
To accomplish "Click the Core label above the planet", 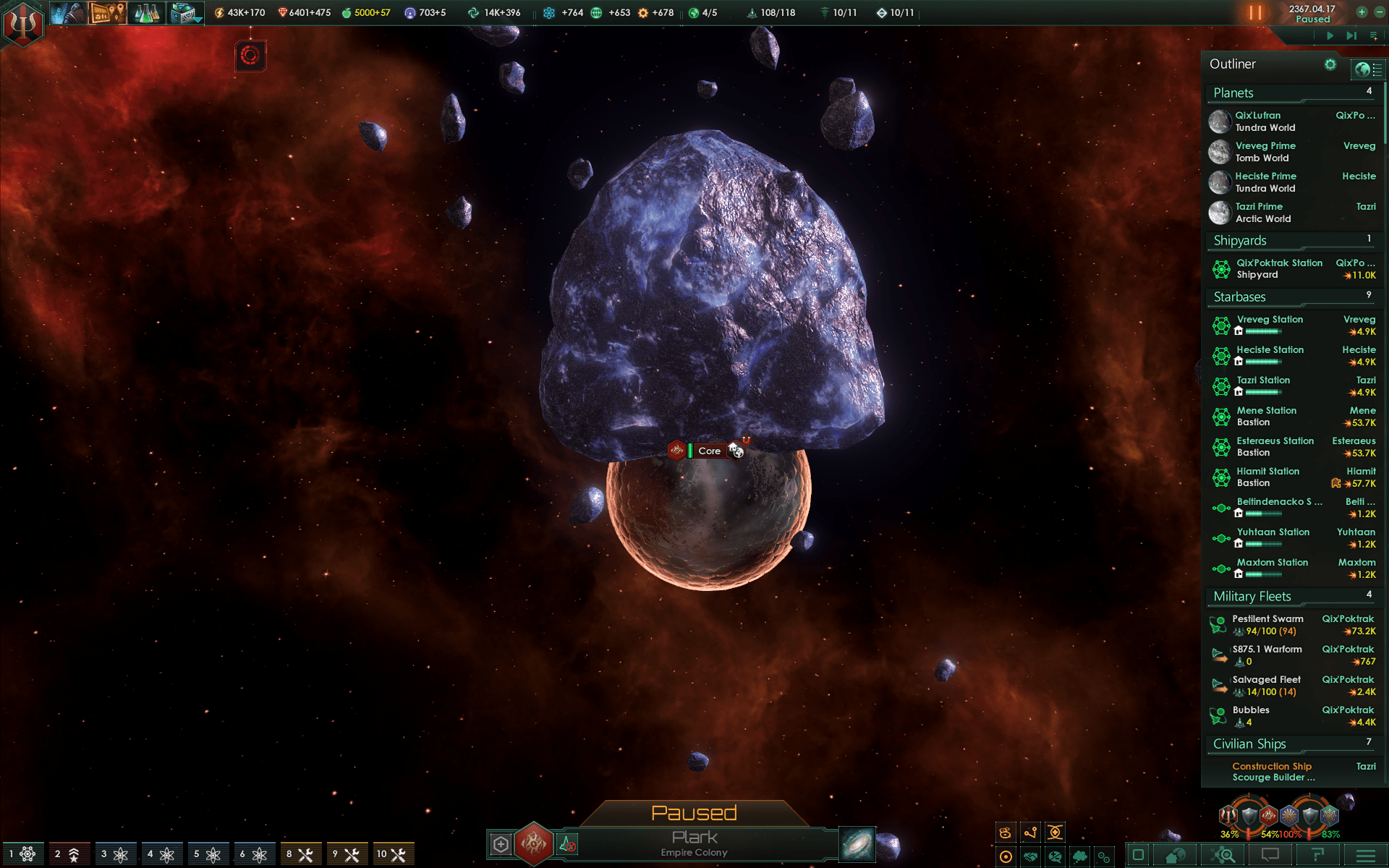I will [x=709, y=451].
